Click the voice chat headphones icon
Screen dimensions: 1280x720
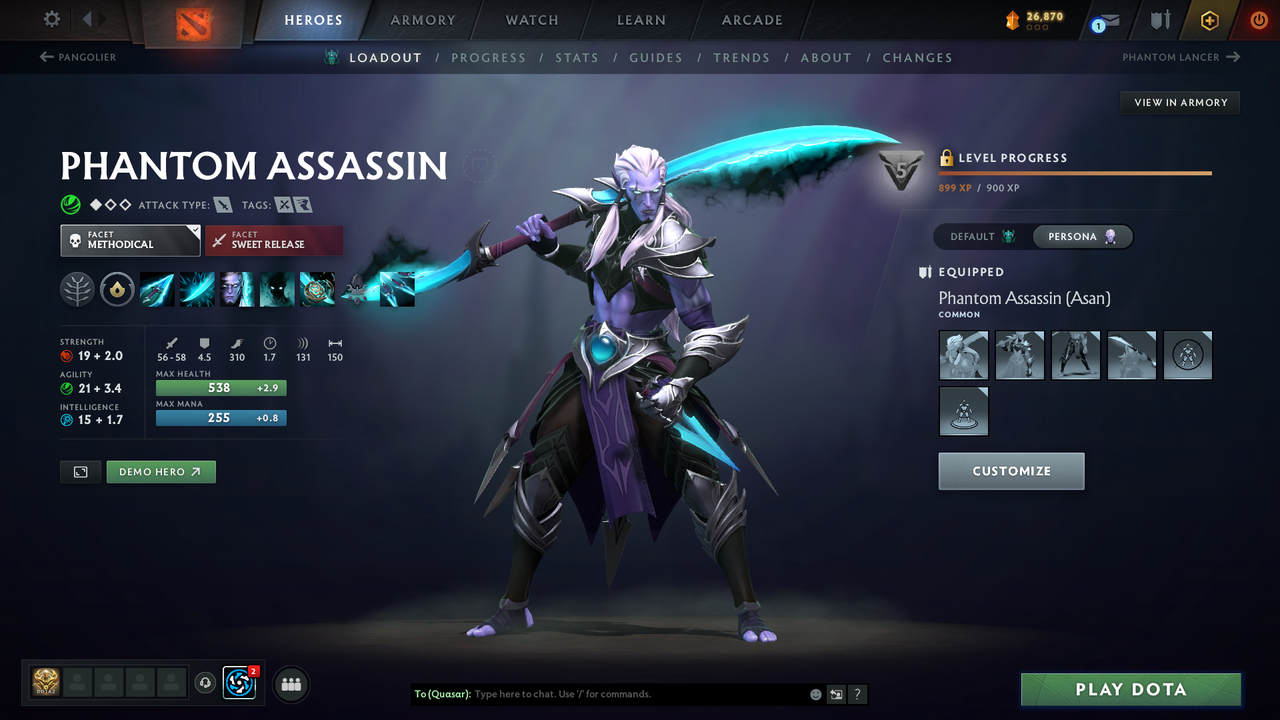[207, 683]
